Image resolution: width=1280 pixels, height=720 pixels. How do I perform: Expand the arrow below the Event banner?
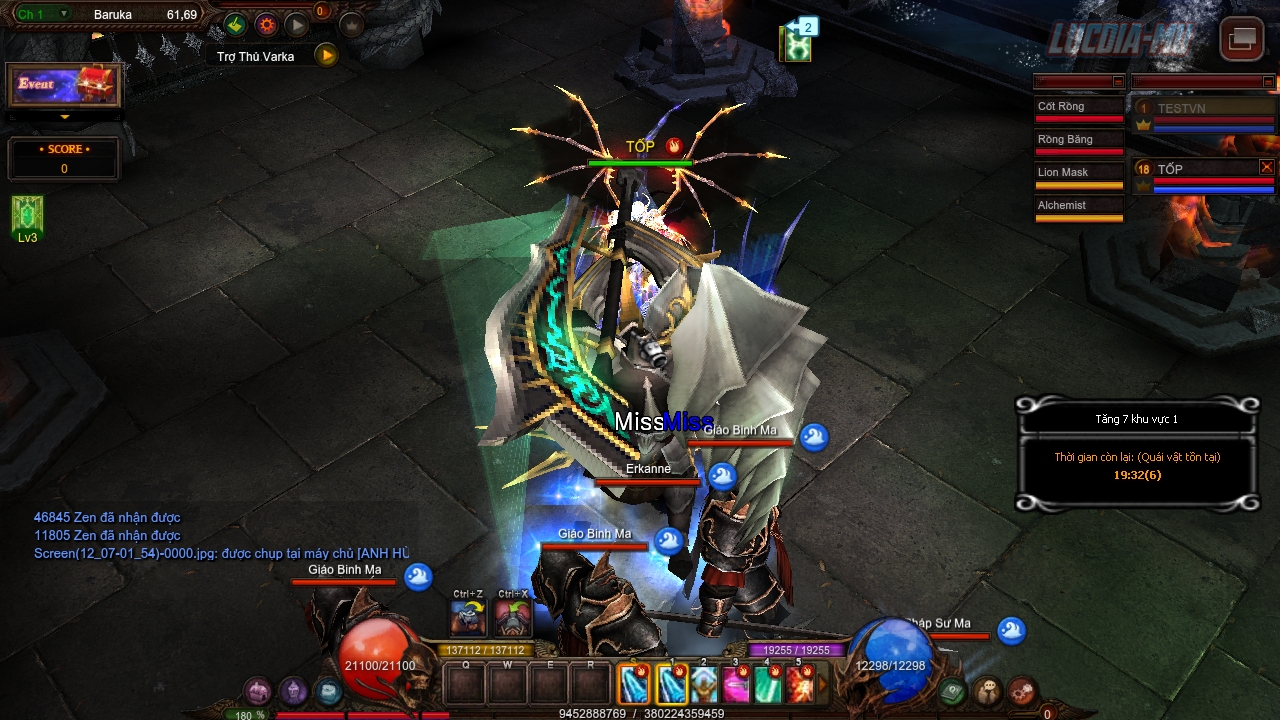pyautogui.click(x=65, y=117)
